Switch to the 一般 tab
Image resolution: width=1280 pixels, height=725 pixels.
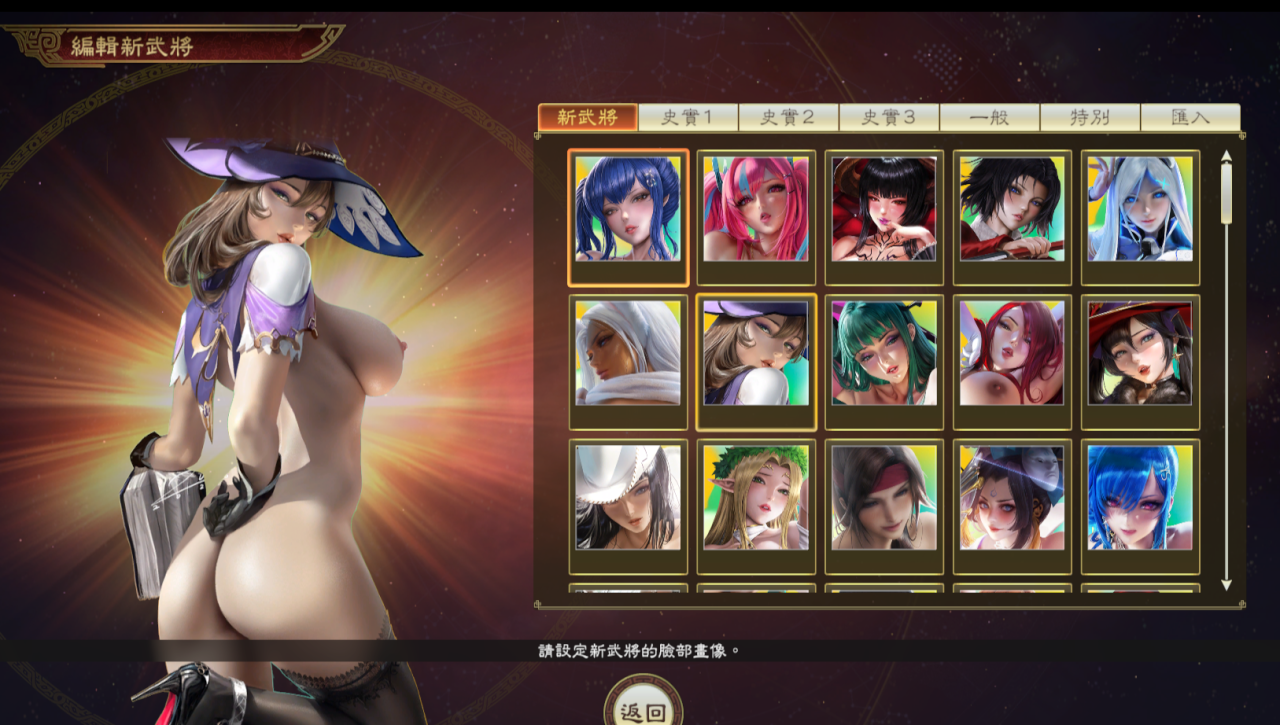[990, 117]
